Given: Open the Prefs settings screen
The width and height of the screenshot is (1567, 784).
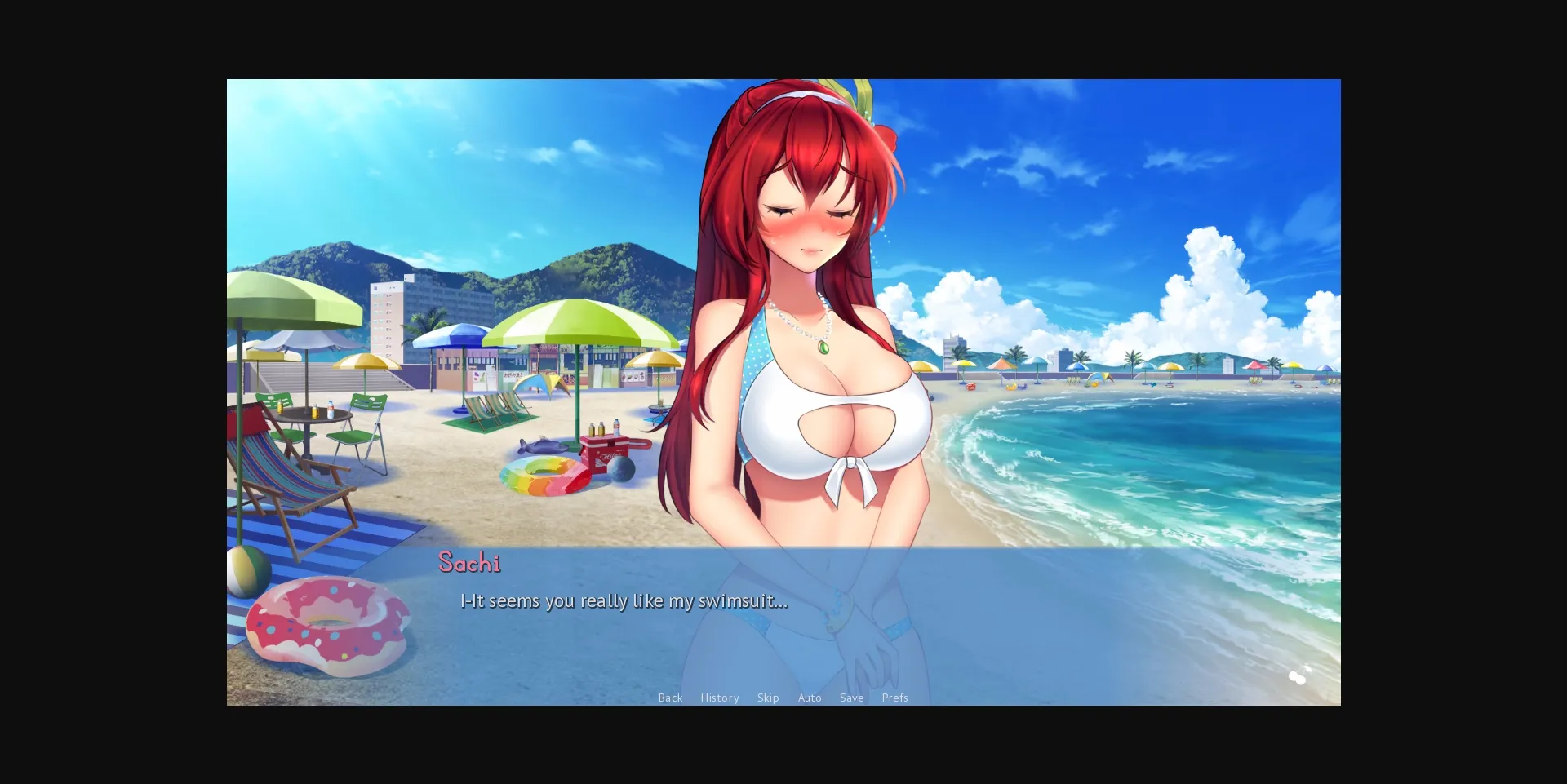Looking at the screenshot, I should click(894, 698).
